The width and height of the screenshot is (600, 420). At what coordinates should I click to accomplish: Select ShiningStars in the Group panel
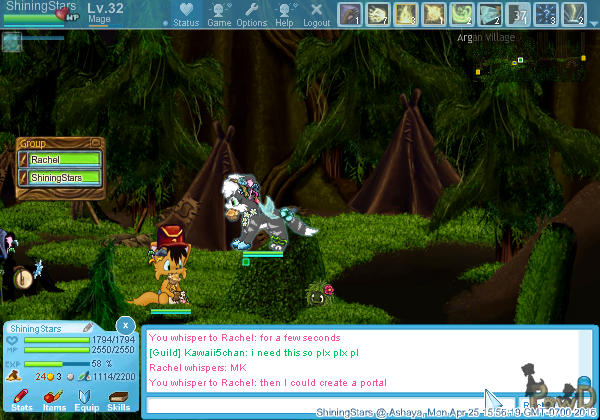pos(60,178)
